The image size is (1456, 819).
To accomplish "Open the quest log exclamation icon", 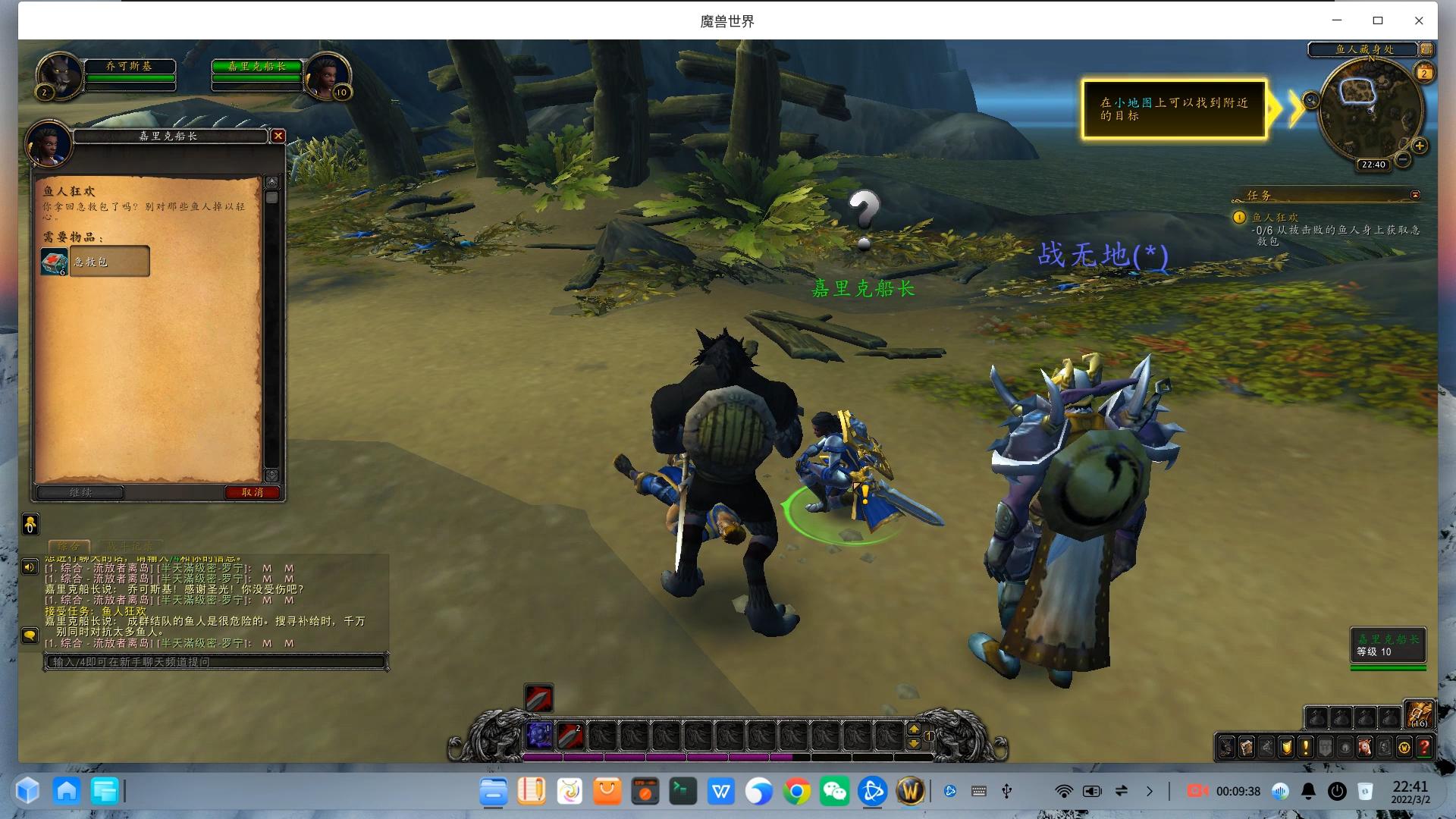I will pos(1306,748).
